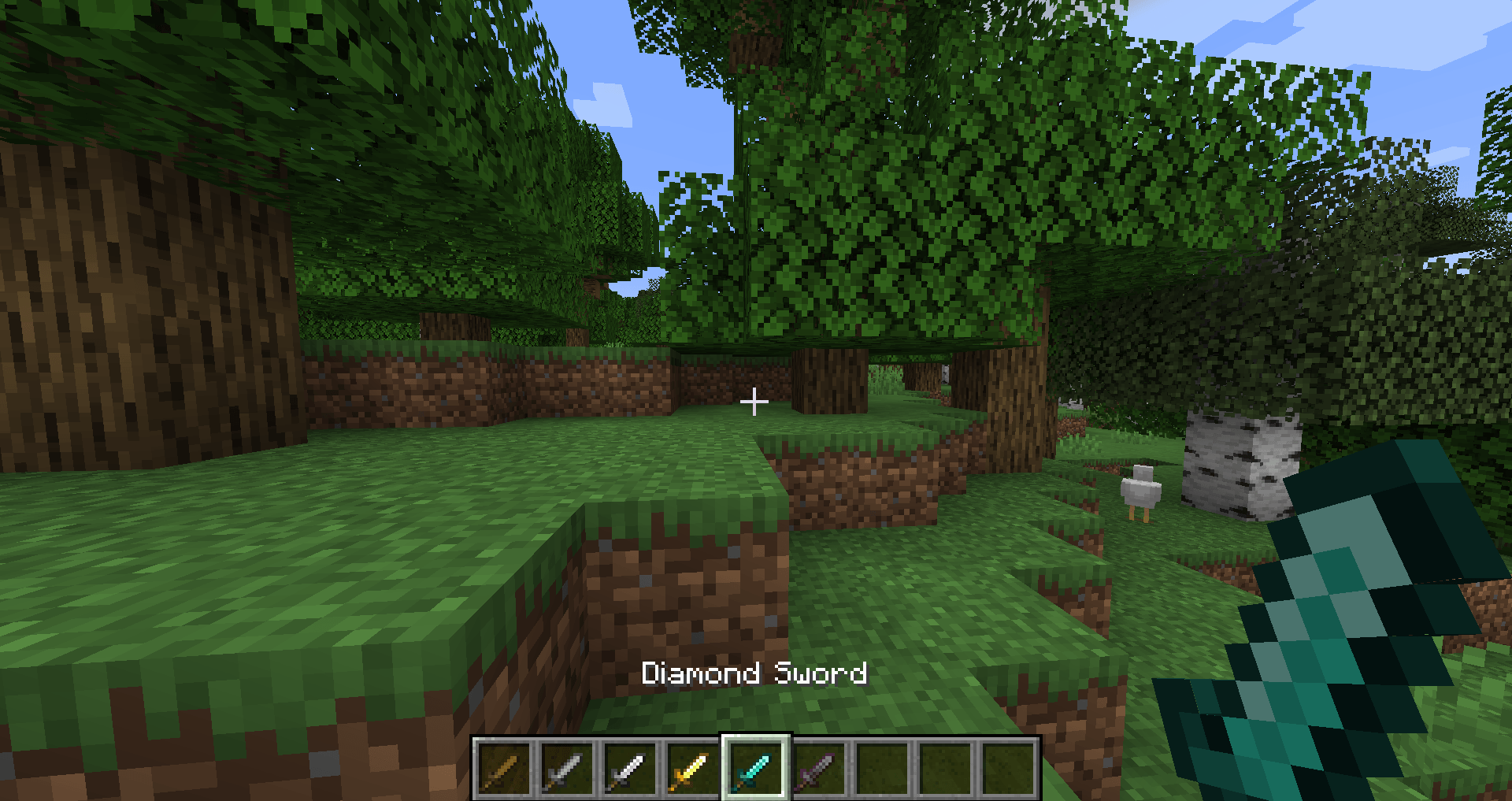
Task: Click the white chicken near the birch tree
Action: click(1142, 492)
